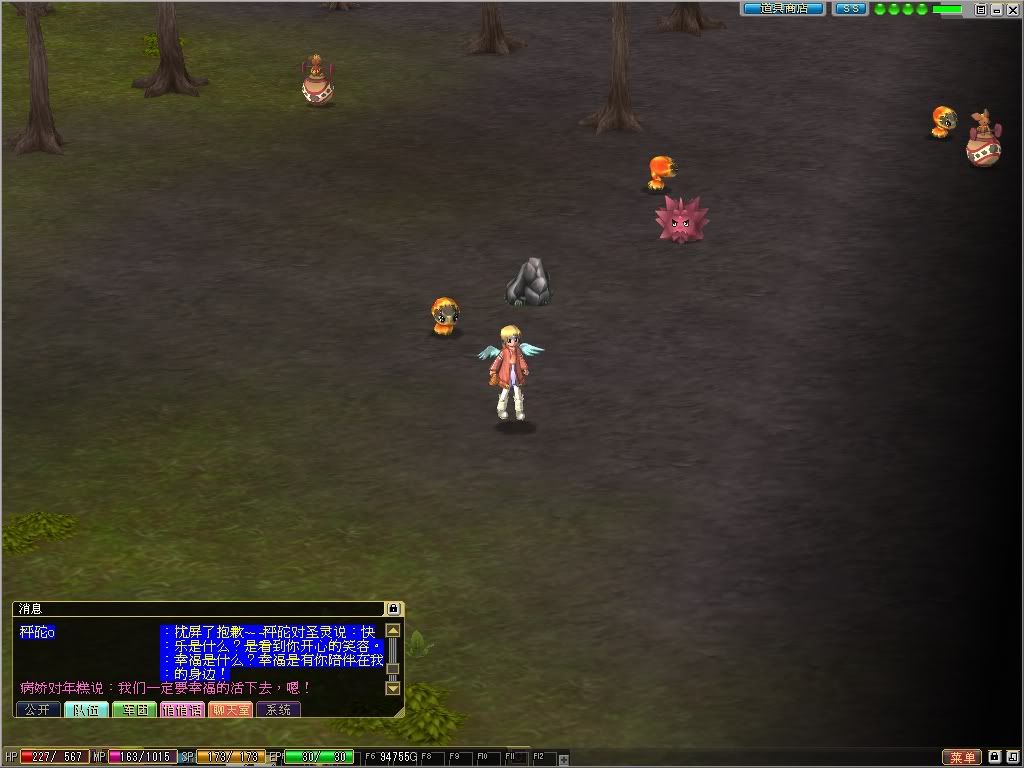The image size is (1024, 768).
Task: Show the 系统 system messages tab
Action: point(278,709)
